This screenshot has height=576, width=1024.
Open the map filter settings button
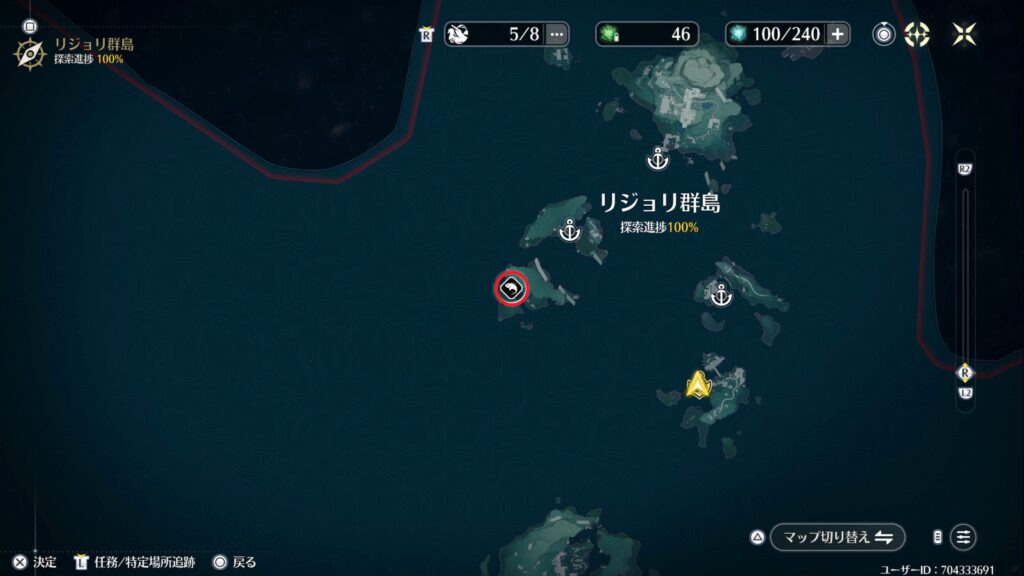[x=963, y=537]
